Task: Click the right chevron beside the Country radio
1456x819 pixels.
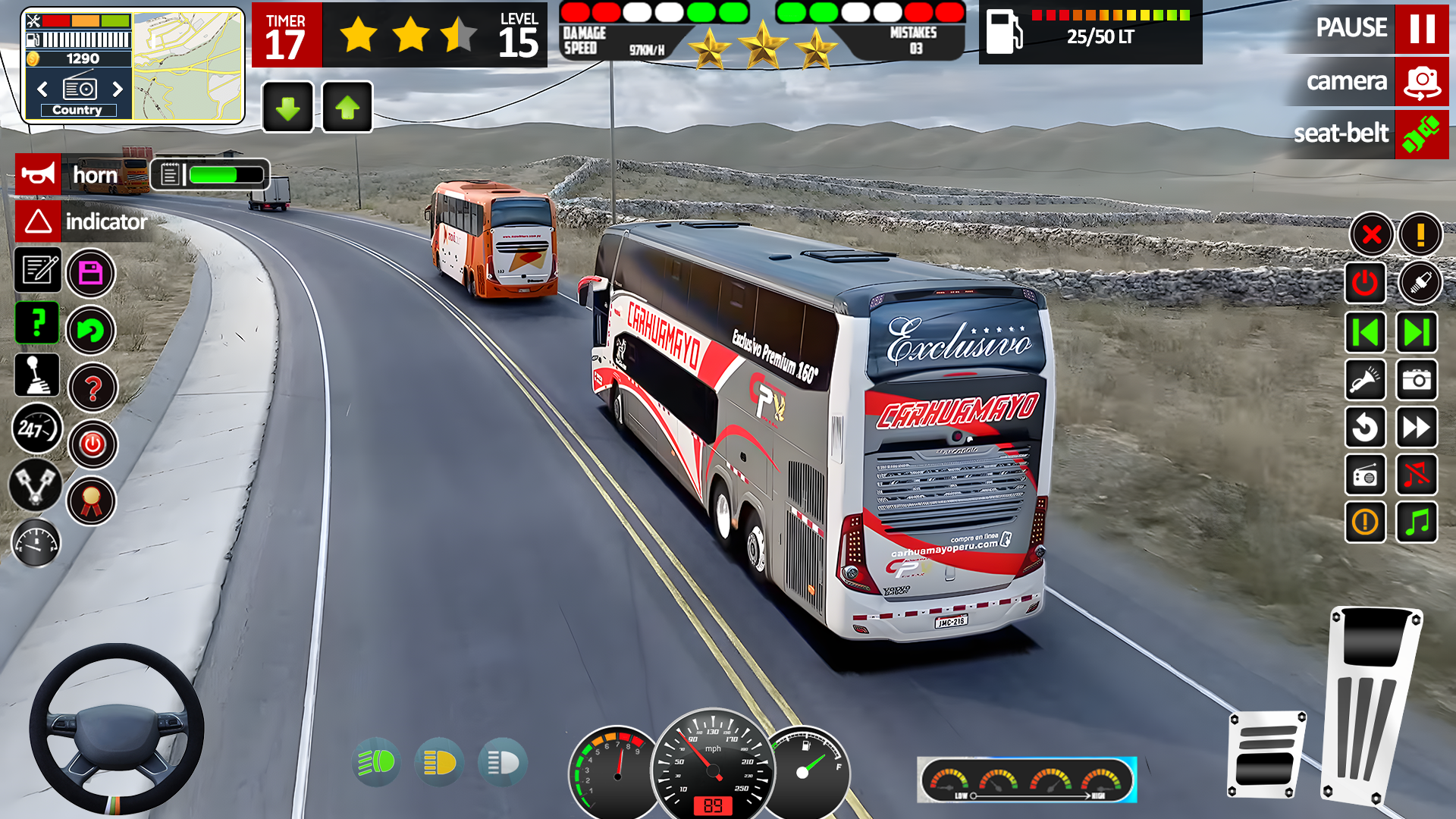Action: 118,89
